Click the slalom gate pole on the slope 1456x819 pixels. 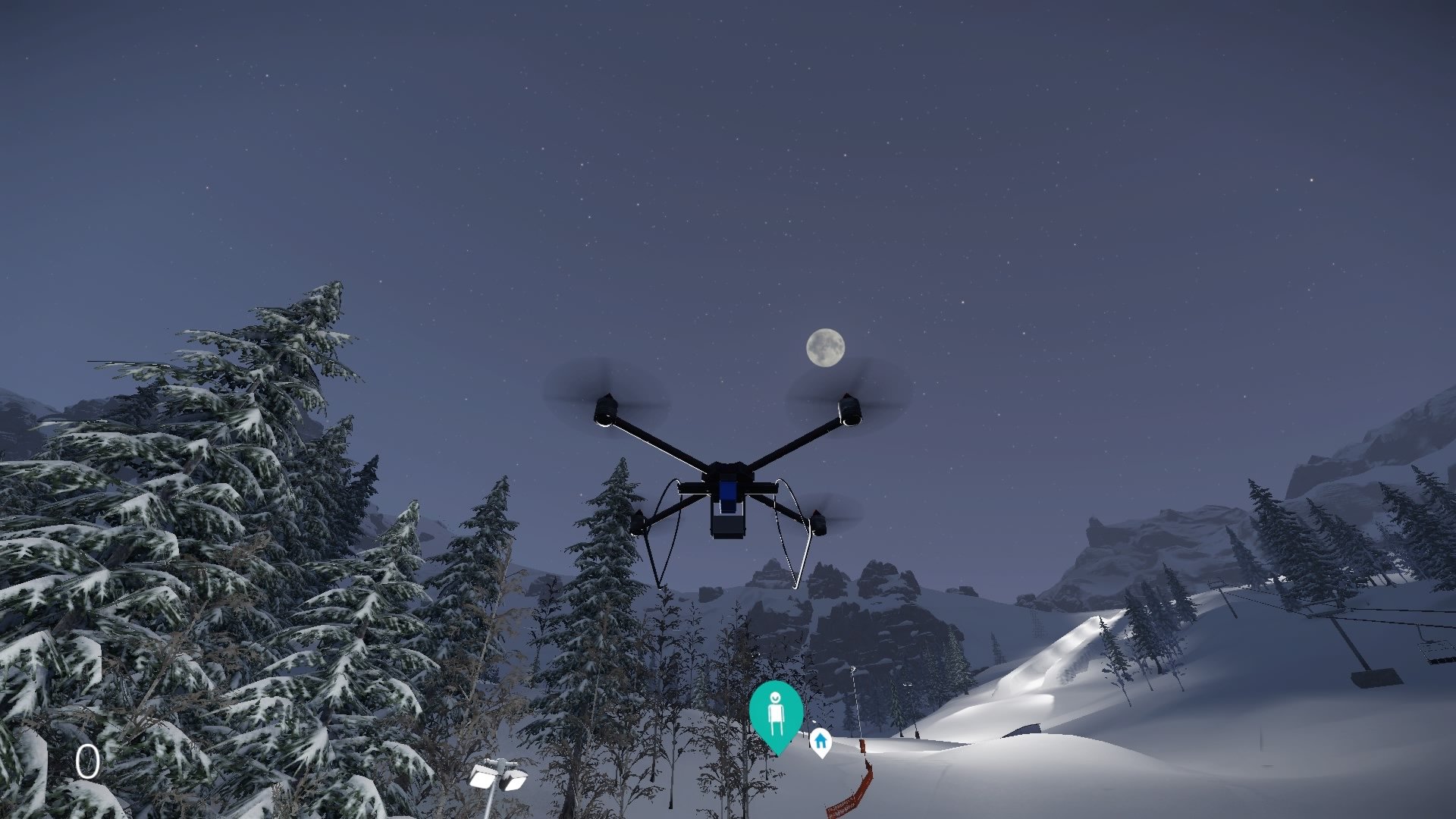tap(855, 698)
